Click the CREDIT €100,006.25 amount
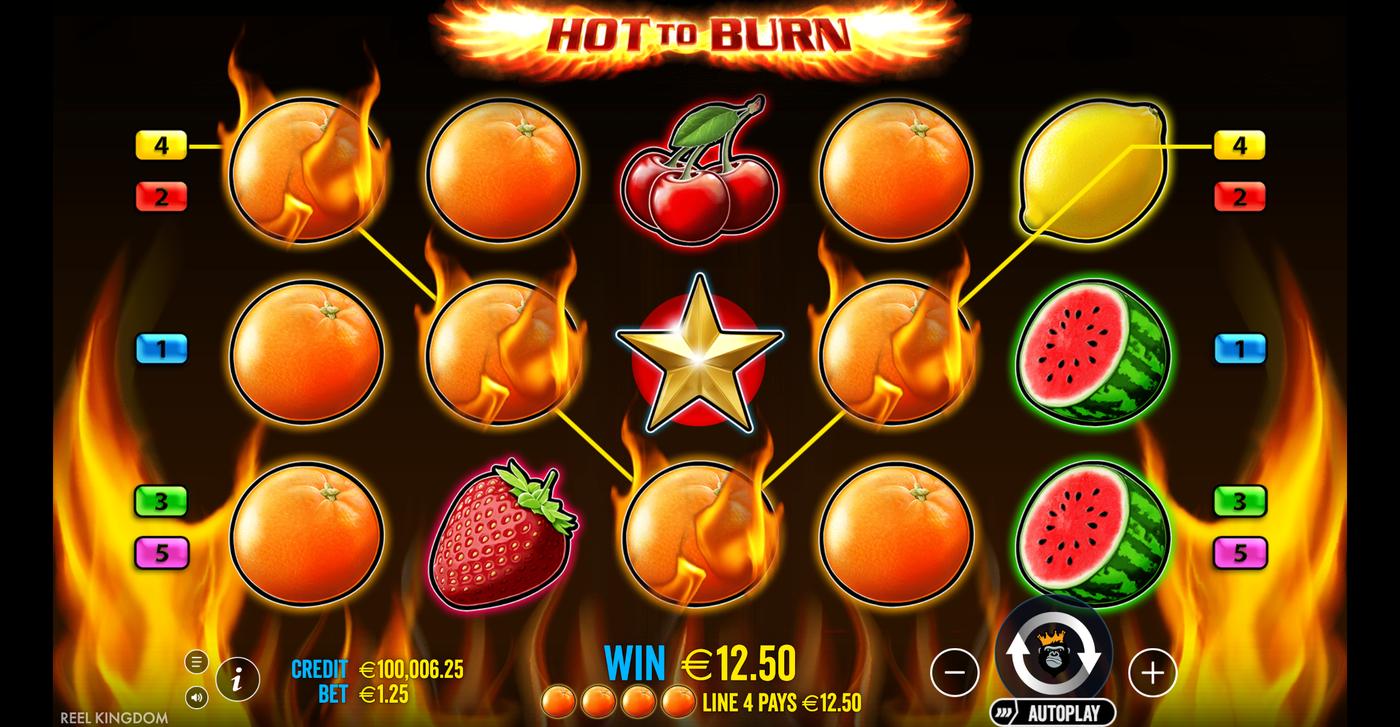This screenshot has height=727, width=1400. click(412, 668)
